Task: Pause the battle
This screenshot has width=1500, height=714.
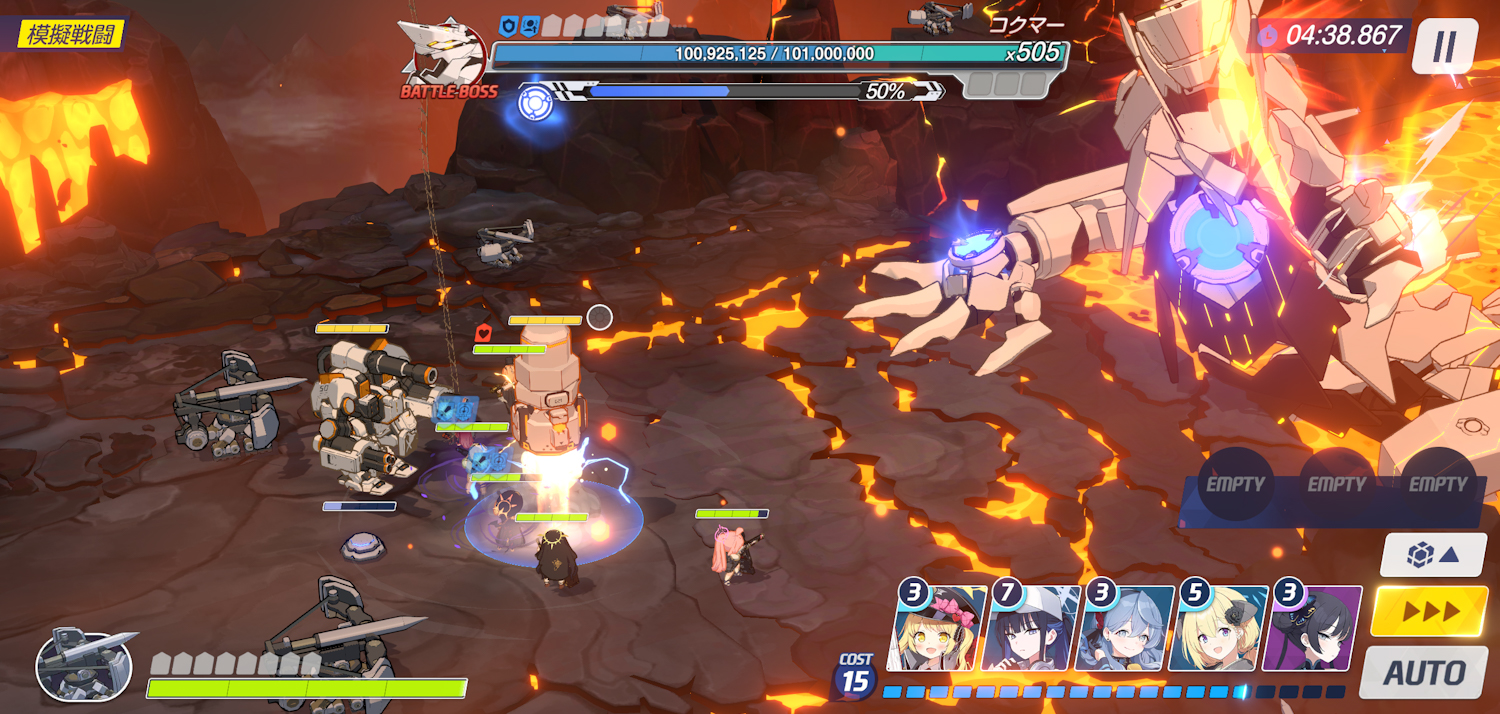Action: [1444, 46]
